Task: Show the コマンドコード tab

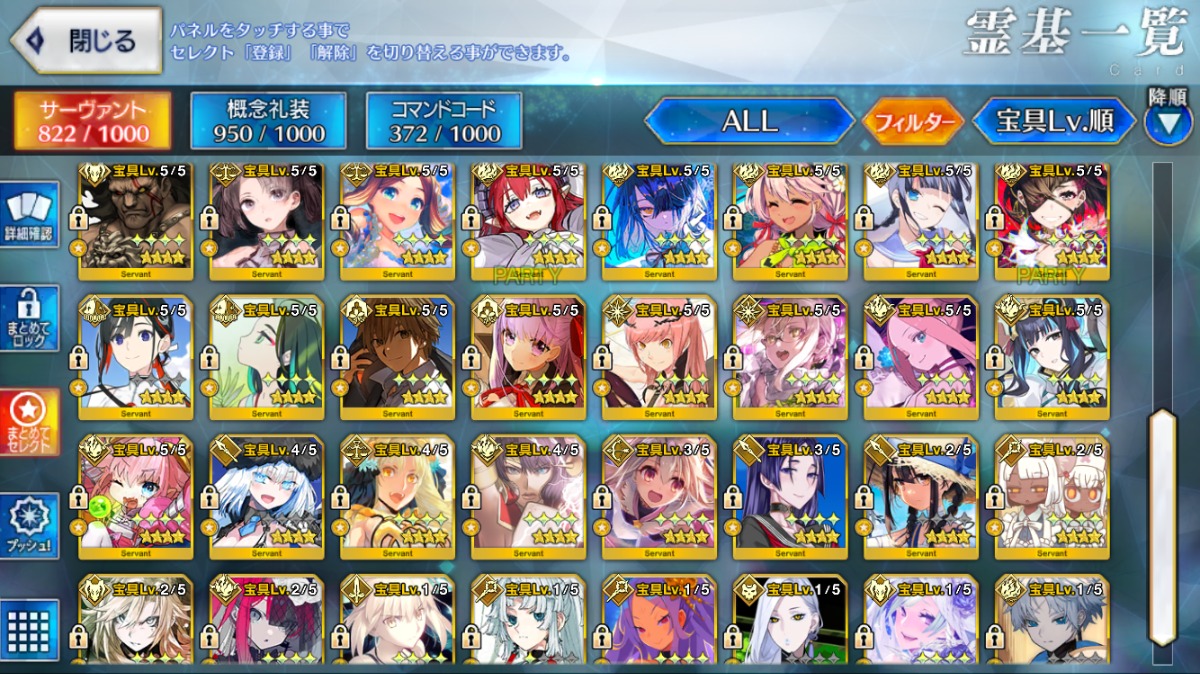Action: [x=444, y=122]
